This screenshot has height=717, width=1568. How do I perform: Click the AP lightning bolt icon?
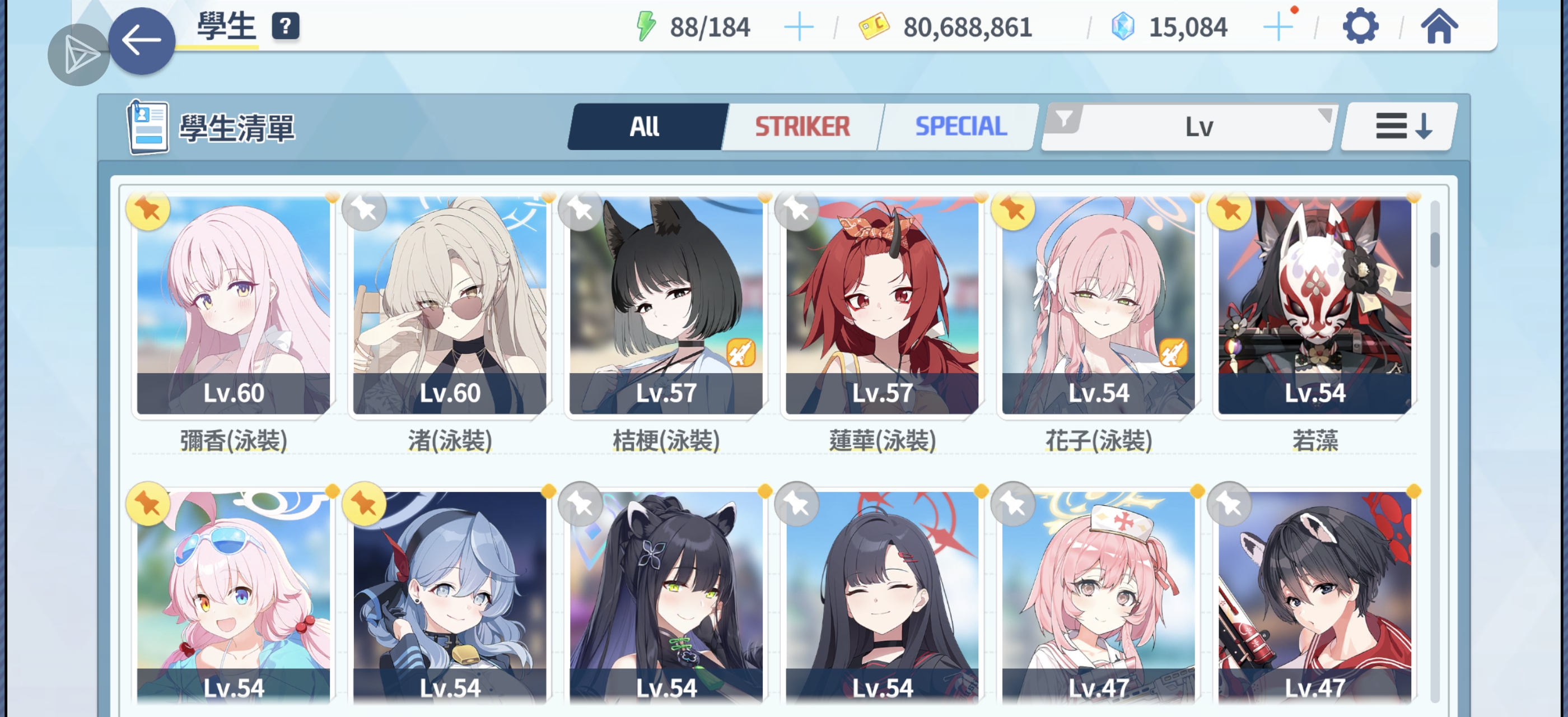pos(645,26)
